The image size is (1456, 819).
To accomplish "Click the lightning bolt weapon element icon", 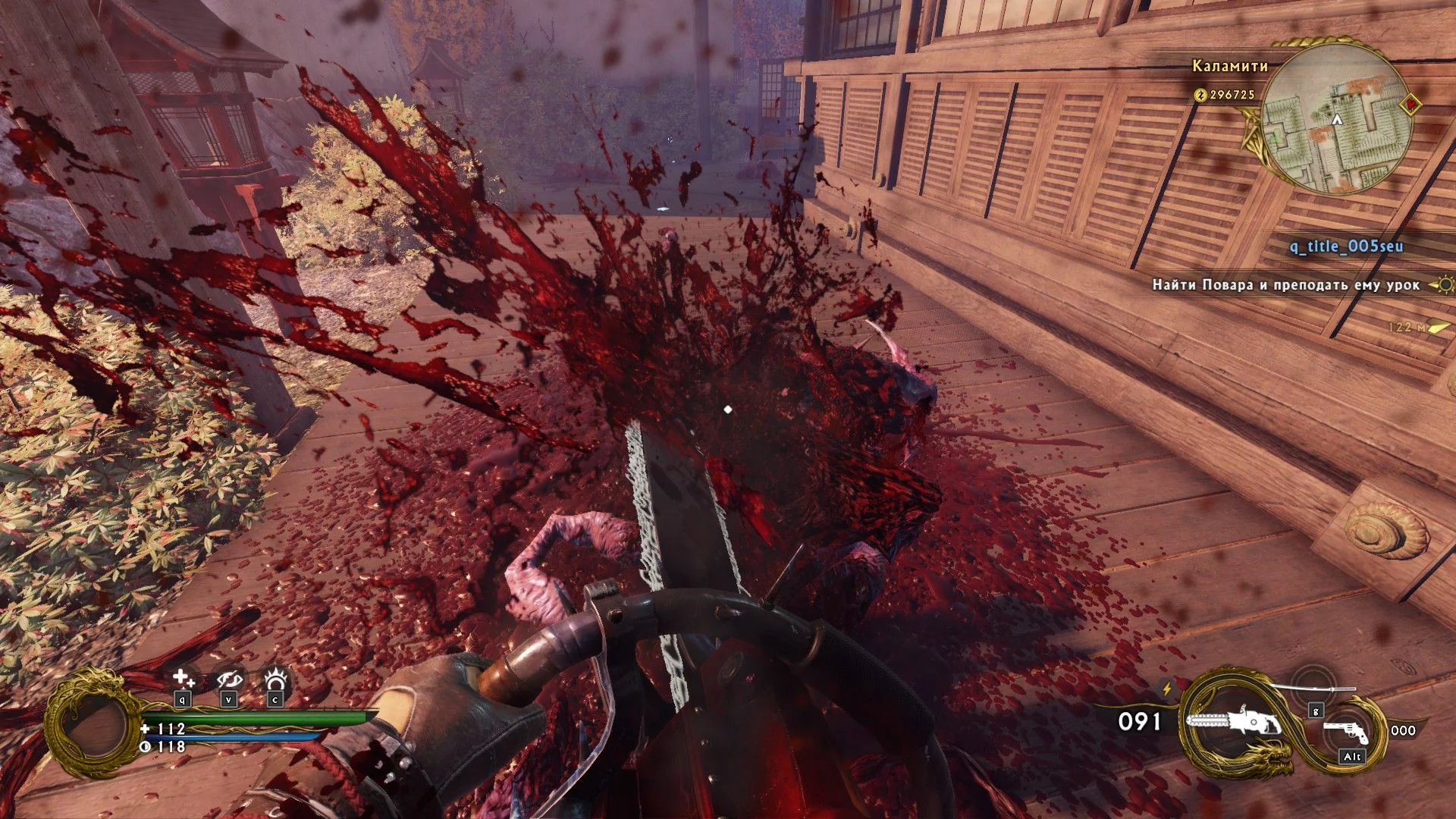I will point(1167,689).
